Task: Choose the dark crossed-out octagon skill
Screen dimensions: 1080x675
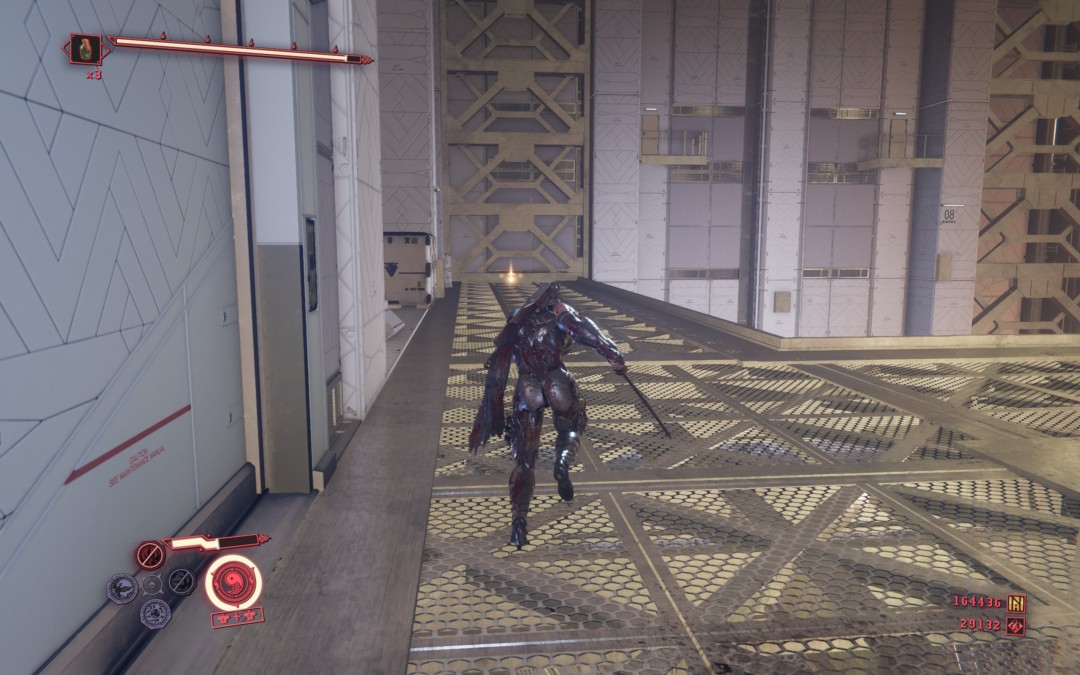Action: coord(181,582)
